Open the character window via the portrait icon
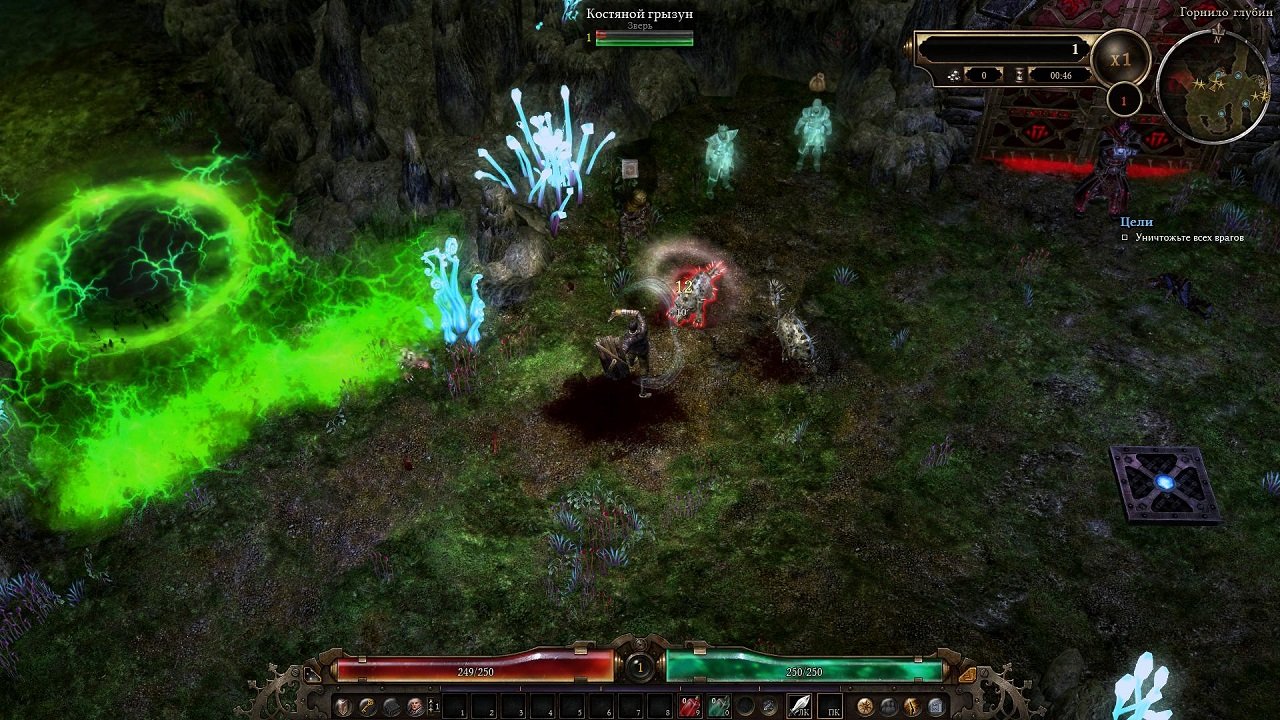 415,707
